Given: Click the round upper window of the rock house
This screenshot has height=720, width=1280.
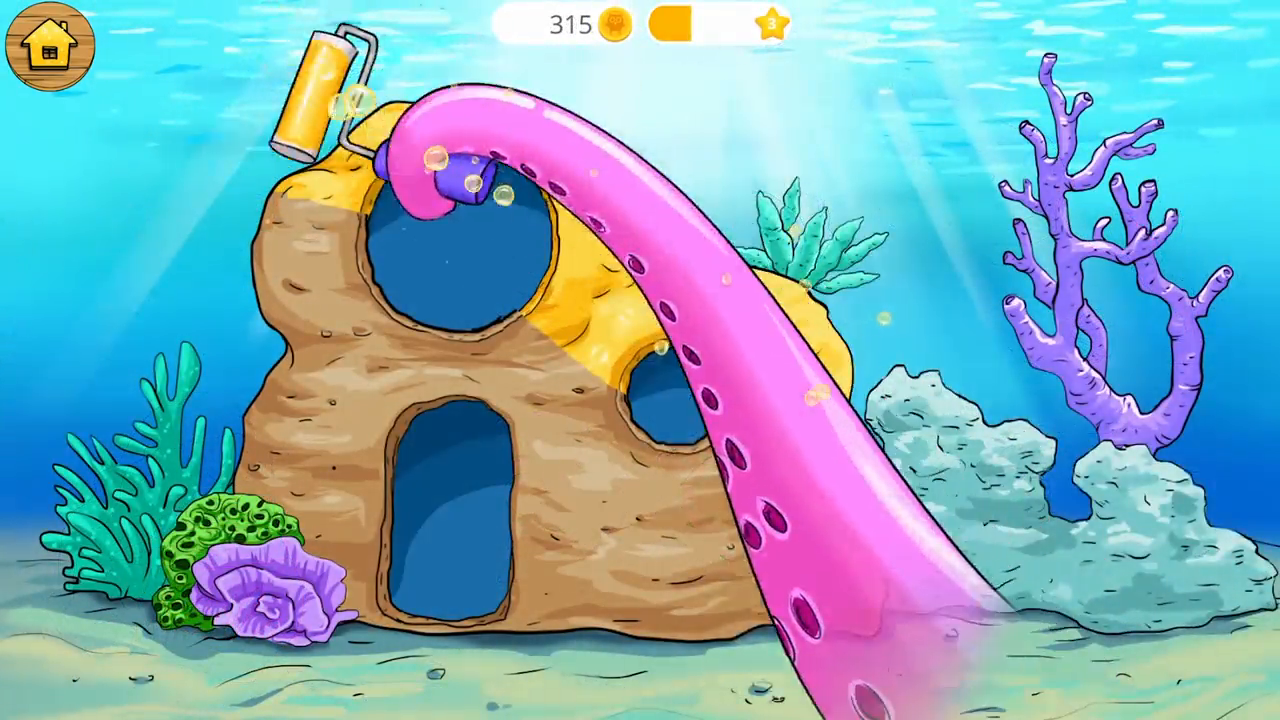Looking at the screenshot, I should pyautogui.click(x=460, y=260).
